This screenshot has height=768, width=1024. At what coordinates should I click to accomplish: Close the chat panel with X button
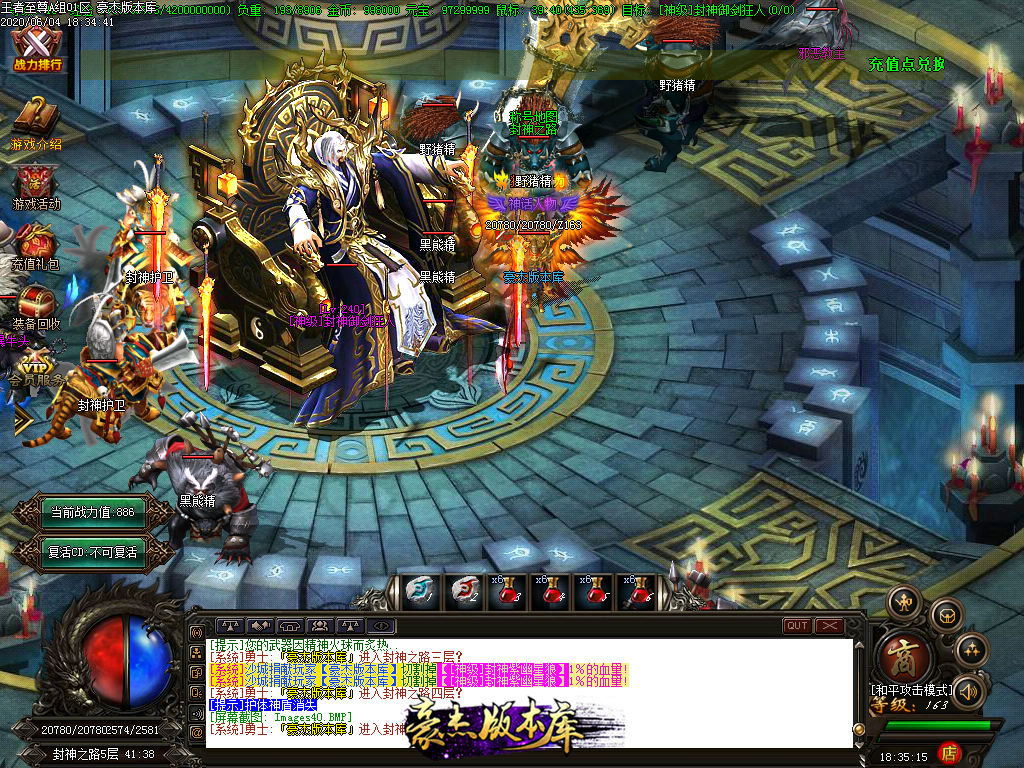pyautogui.click(x=829, y=626)
